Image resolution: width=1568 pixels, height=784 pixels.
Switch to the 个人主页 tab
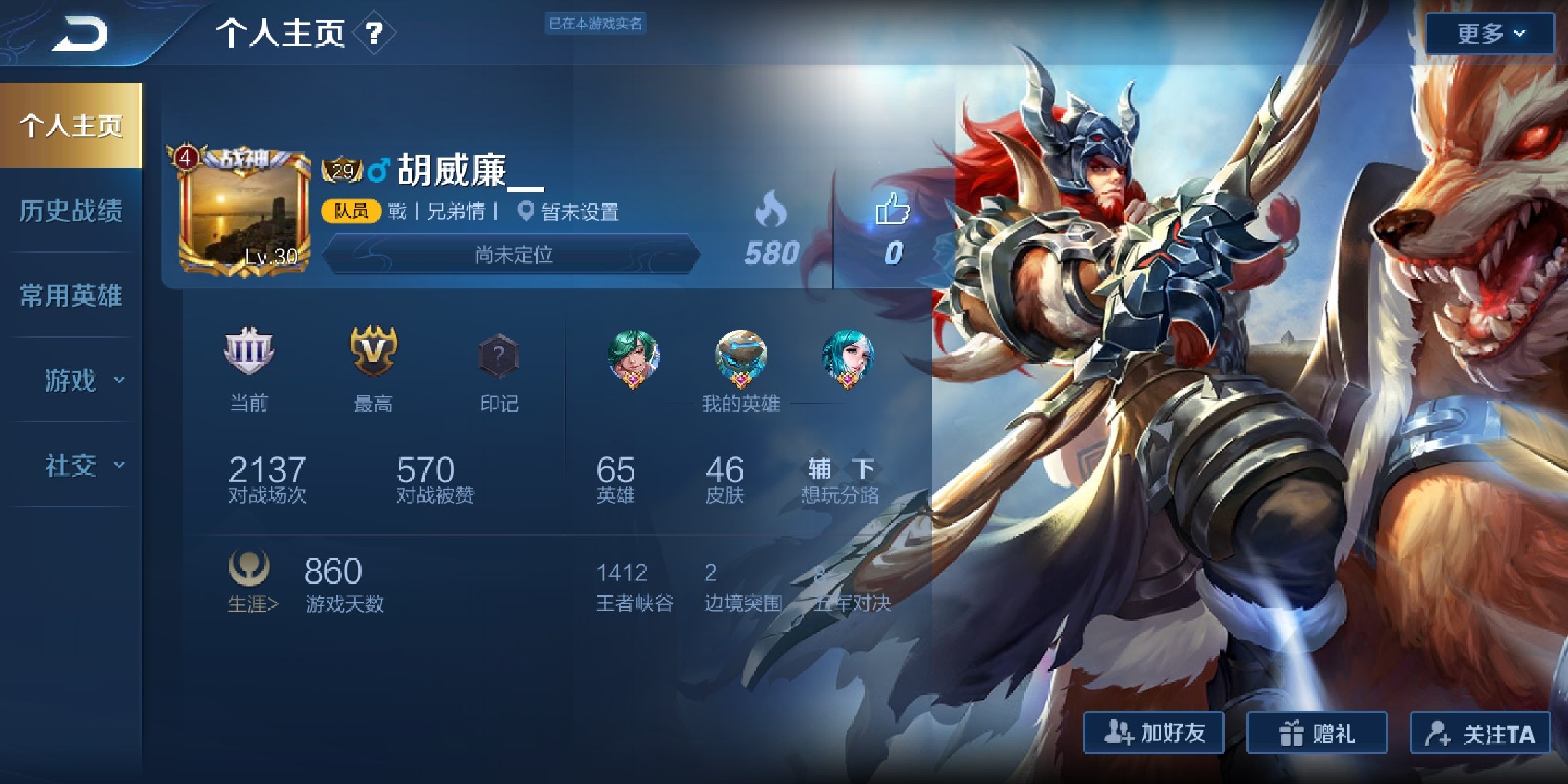70,126
